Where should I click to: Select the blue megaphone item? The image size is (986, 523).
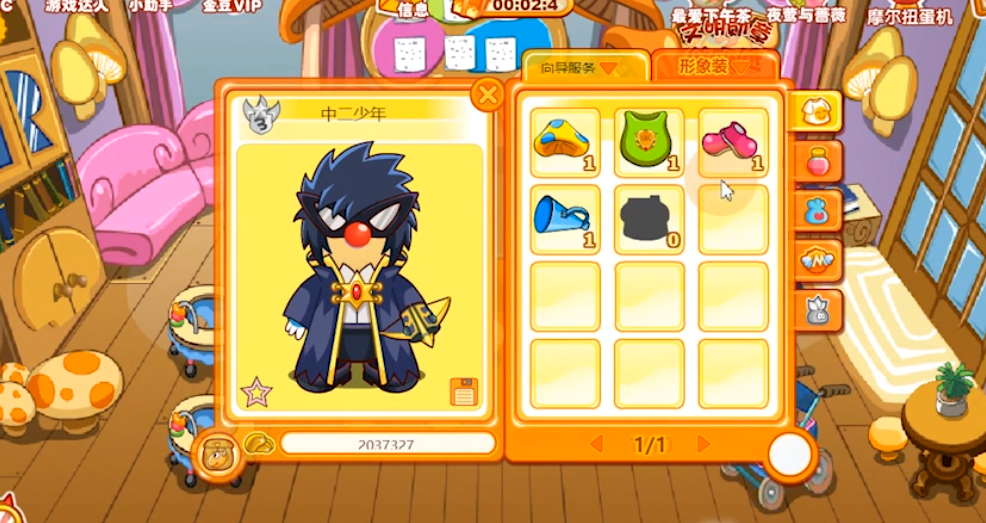565,218
